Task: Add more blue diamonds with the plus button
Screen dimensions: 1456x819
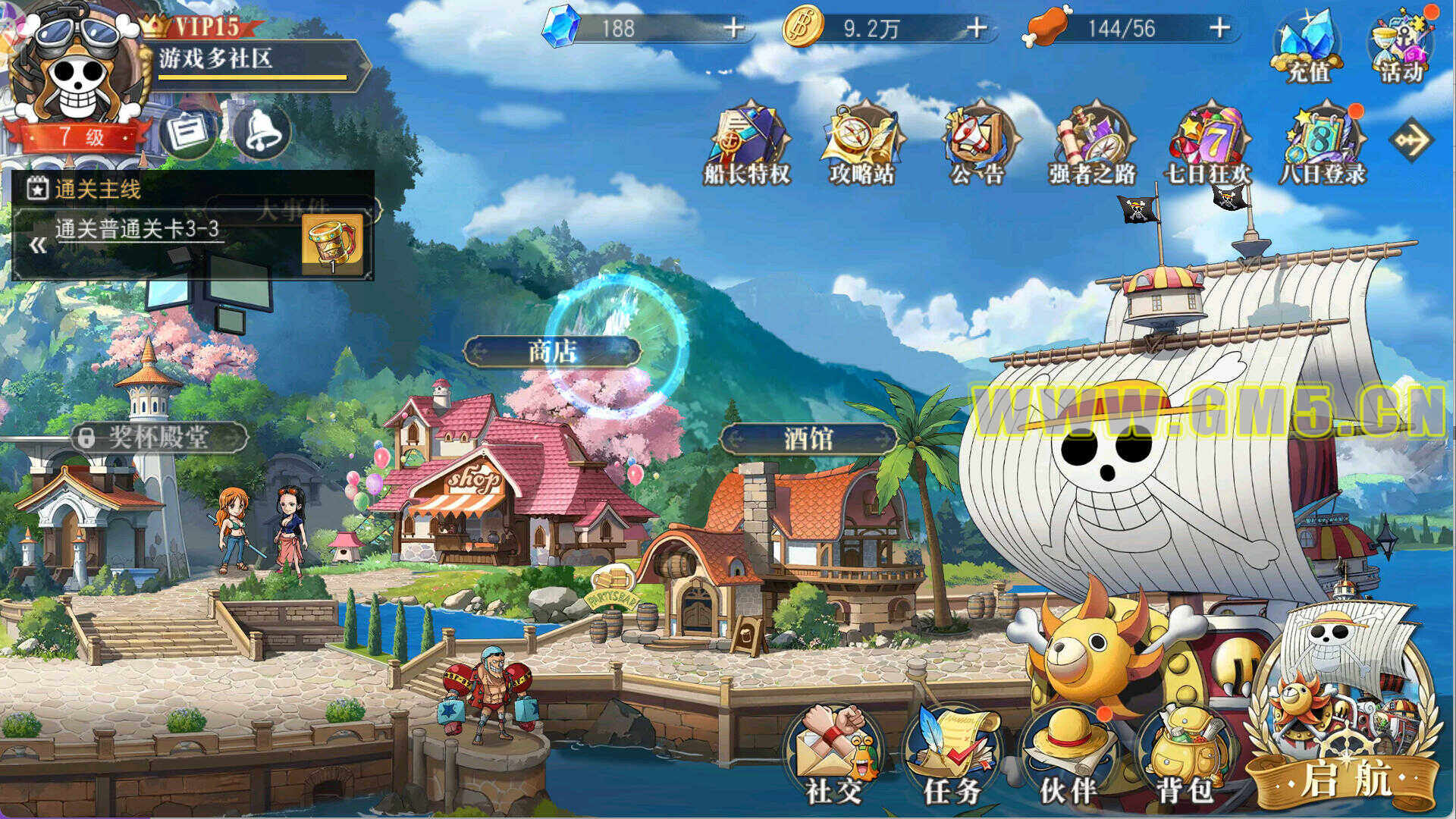Action: pyautogui.click(x=733, y=29)
